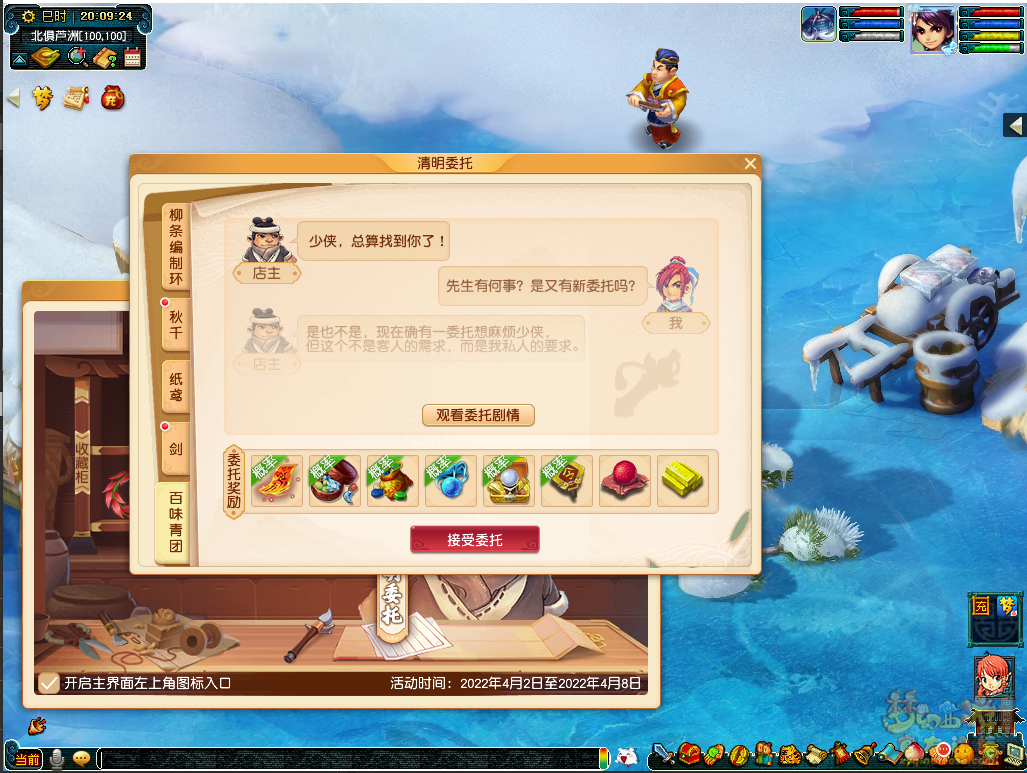
Task: Expand the side panel arrow at right edge
Action: (1014, 125)
